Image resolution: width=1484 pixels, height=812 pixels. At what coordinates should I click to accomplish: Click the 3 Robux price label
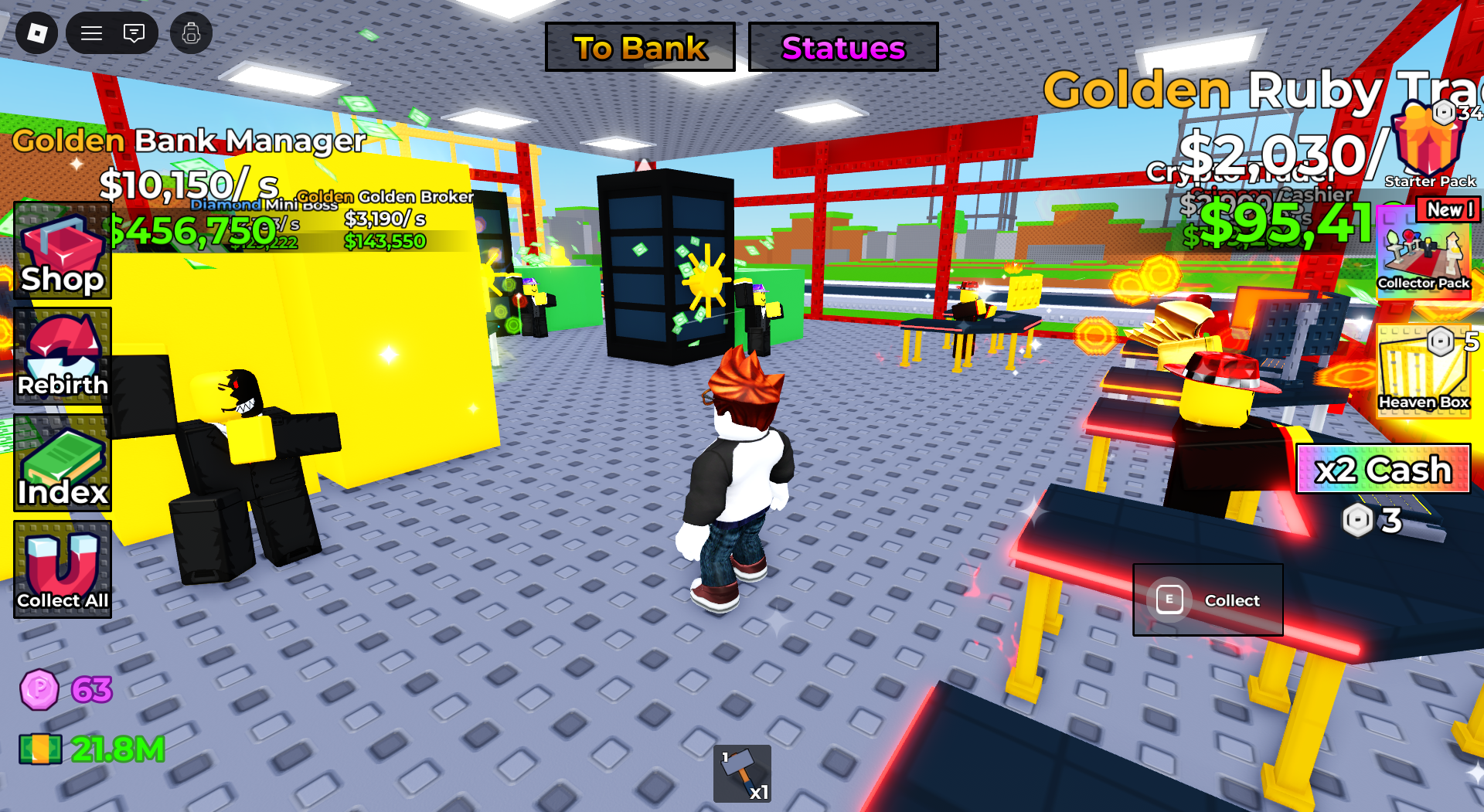pyautogui.click(x=1373, y=521)
